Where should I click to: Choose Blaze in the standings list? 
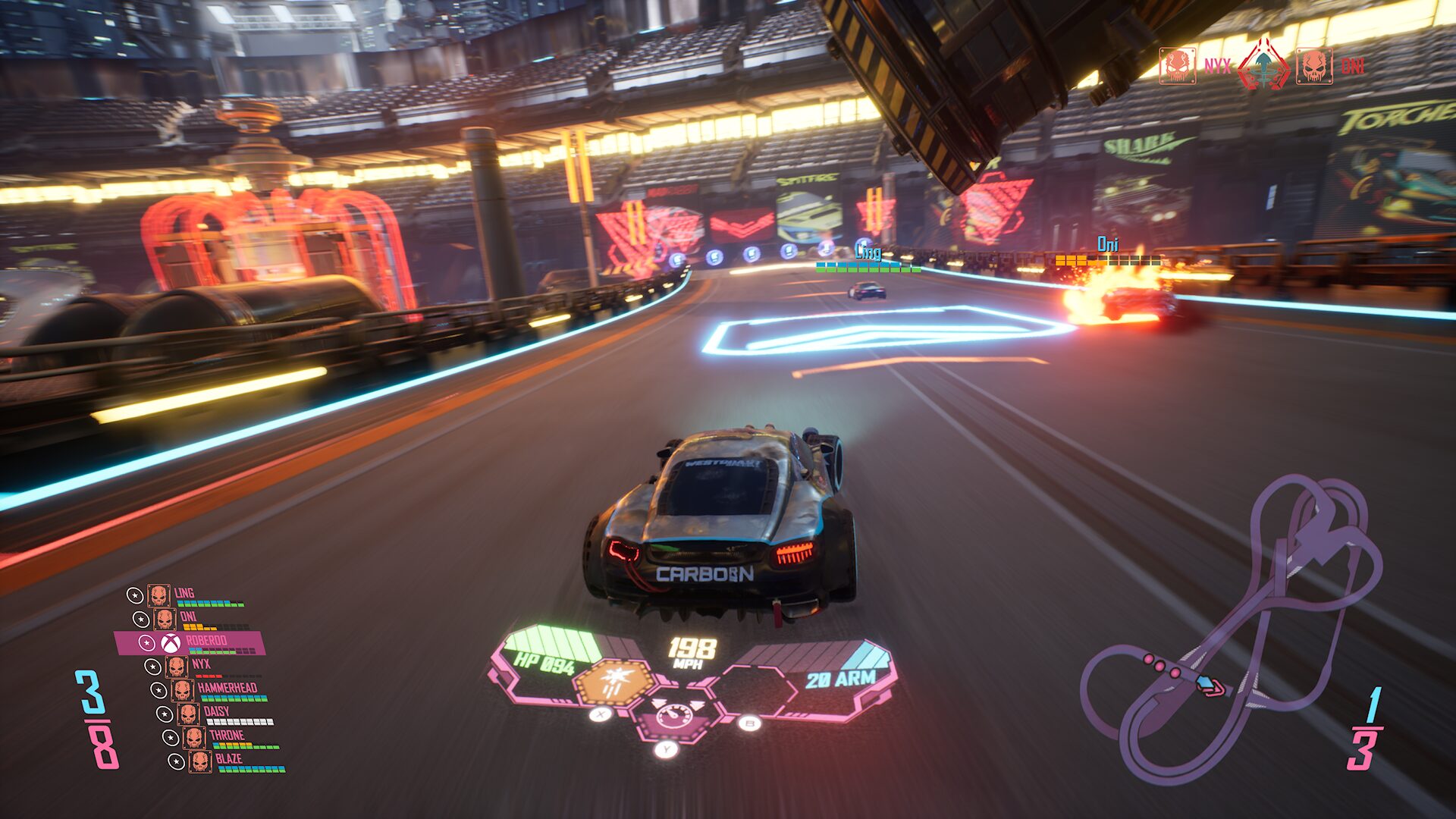click(x=226, y=761)
